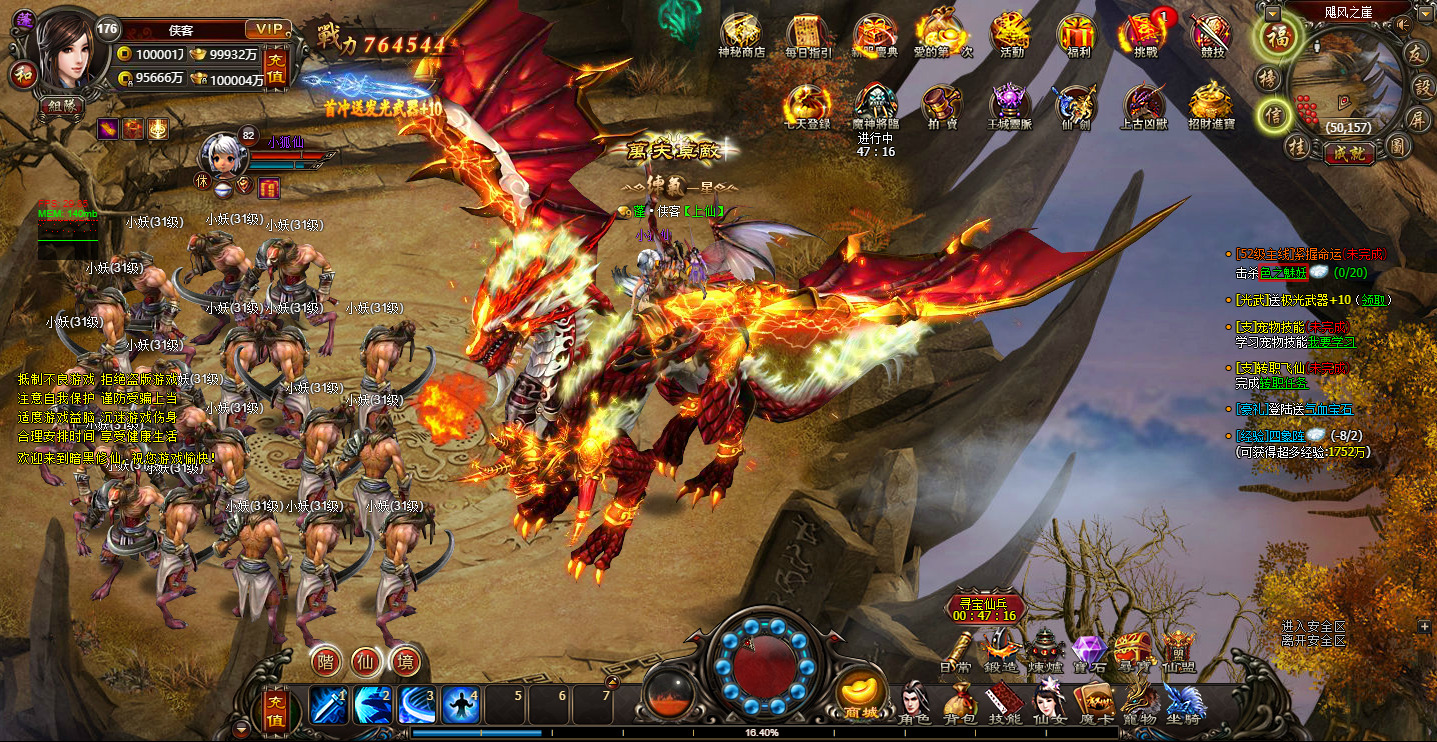Open the 寶石 purple gem menu
Viewport: 1437px width, 742px height.
coord(1087,654)
